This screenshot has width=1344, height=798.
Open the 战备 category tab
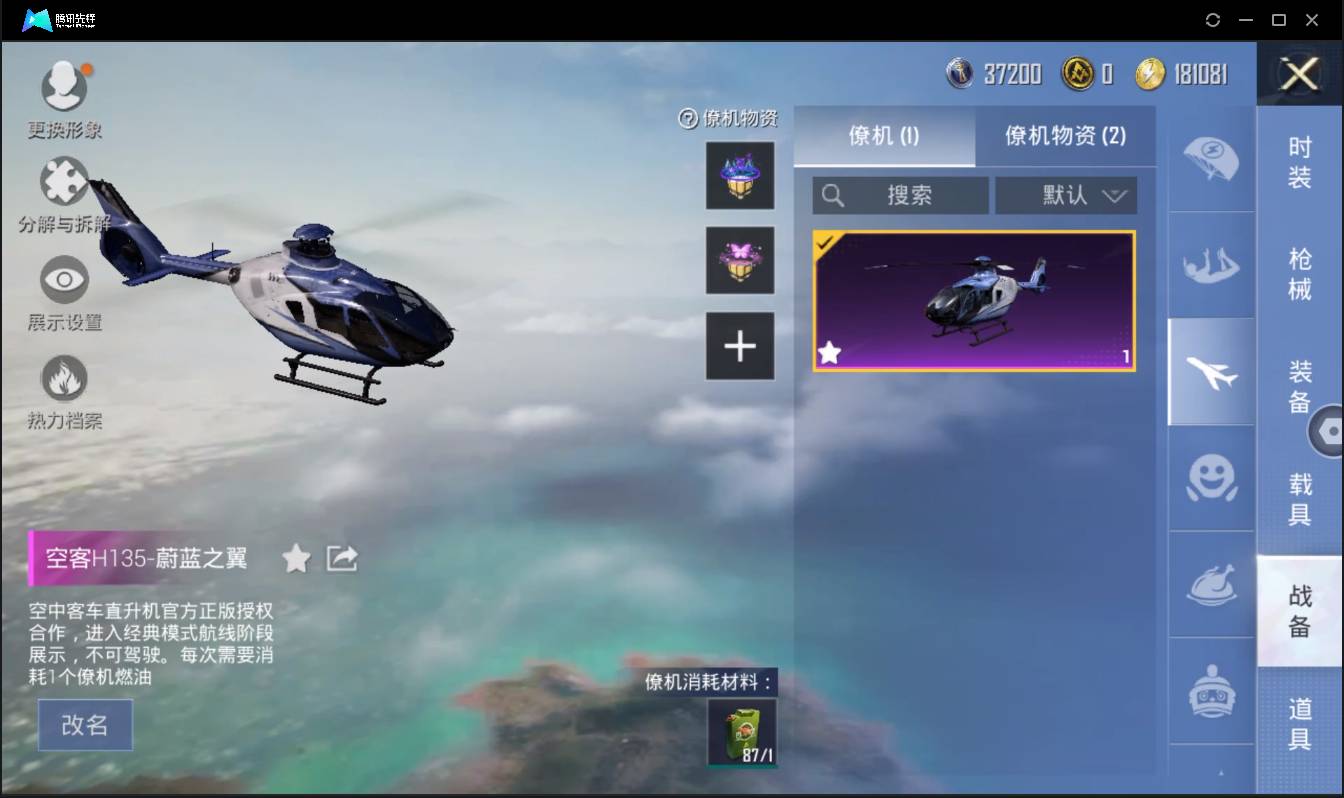pyautogui.click(x=1302, y=610)
